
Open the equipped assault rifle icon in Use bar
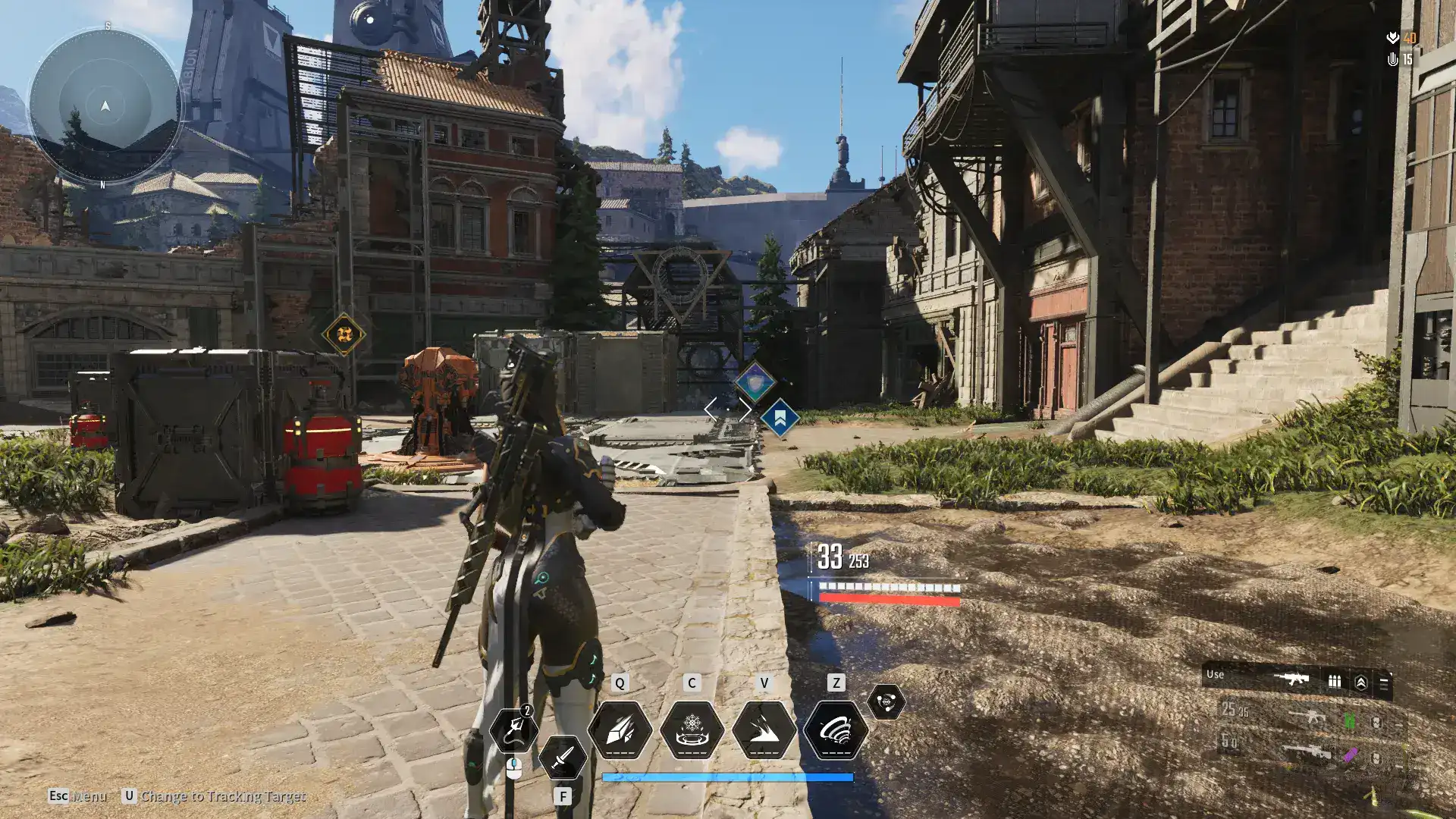[1291, 679]
